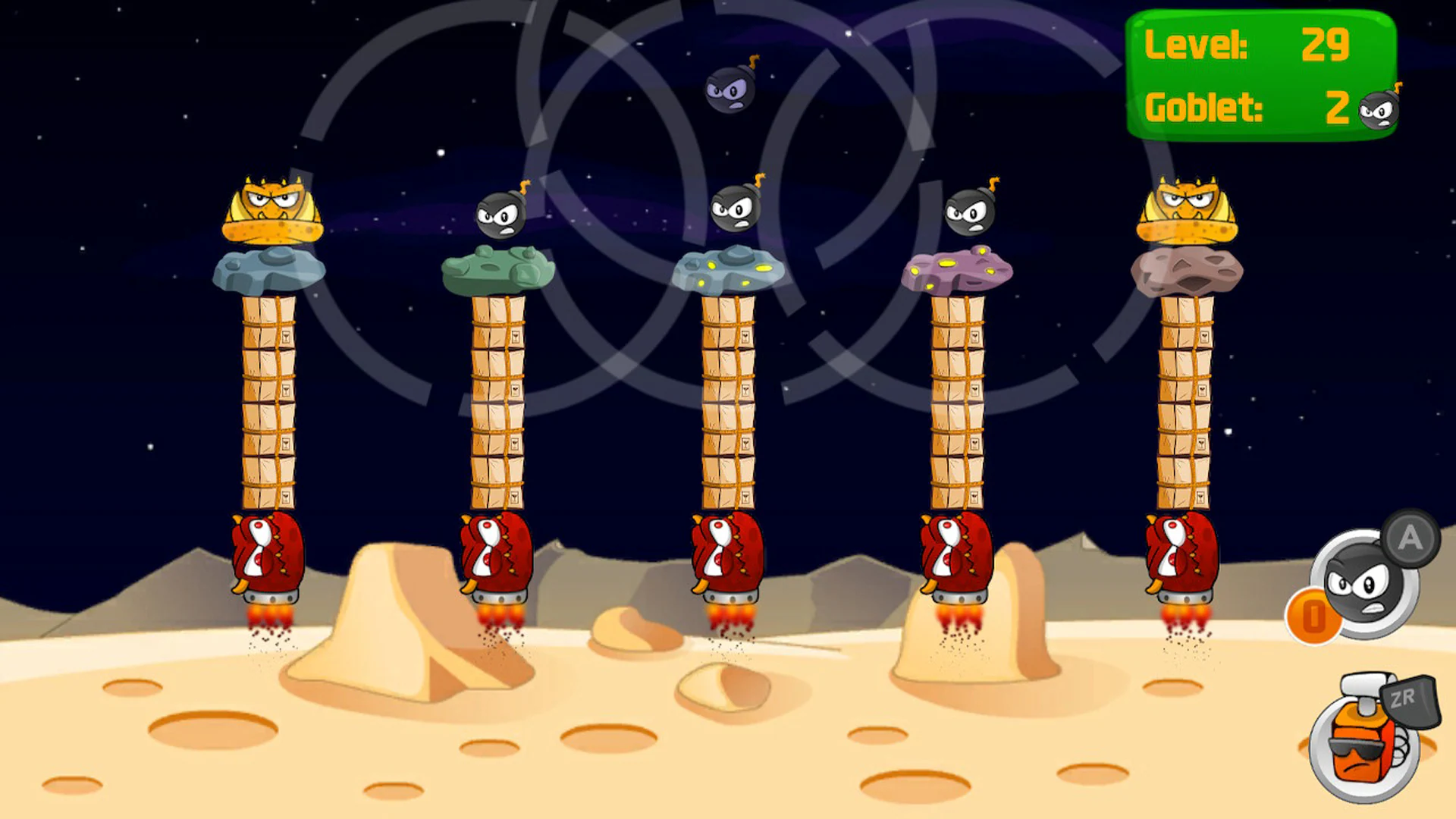
Task: Click the bomb atop the green rock platform
Action: click(506, 215)
